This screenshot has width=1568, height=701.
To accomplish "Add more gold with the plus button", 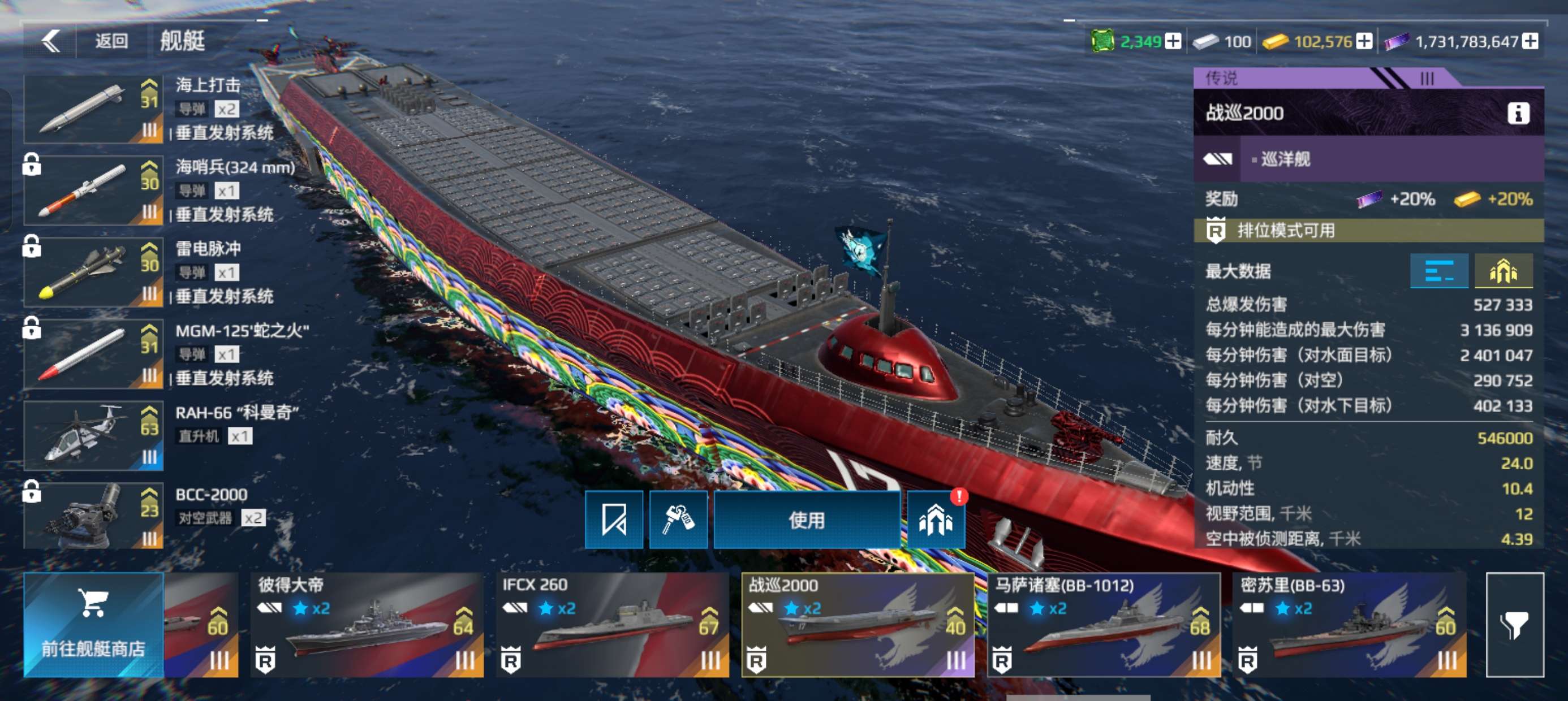I will point(1365,41).
